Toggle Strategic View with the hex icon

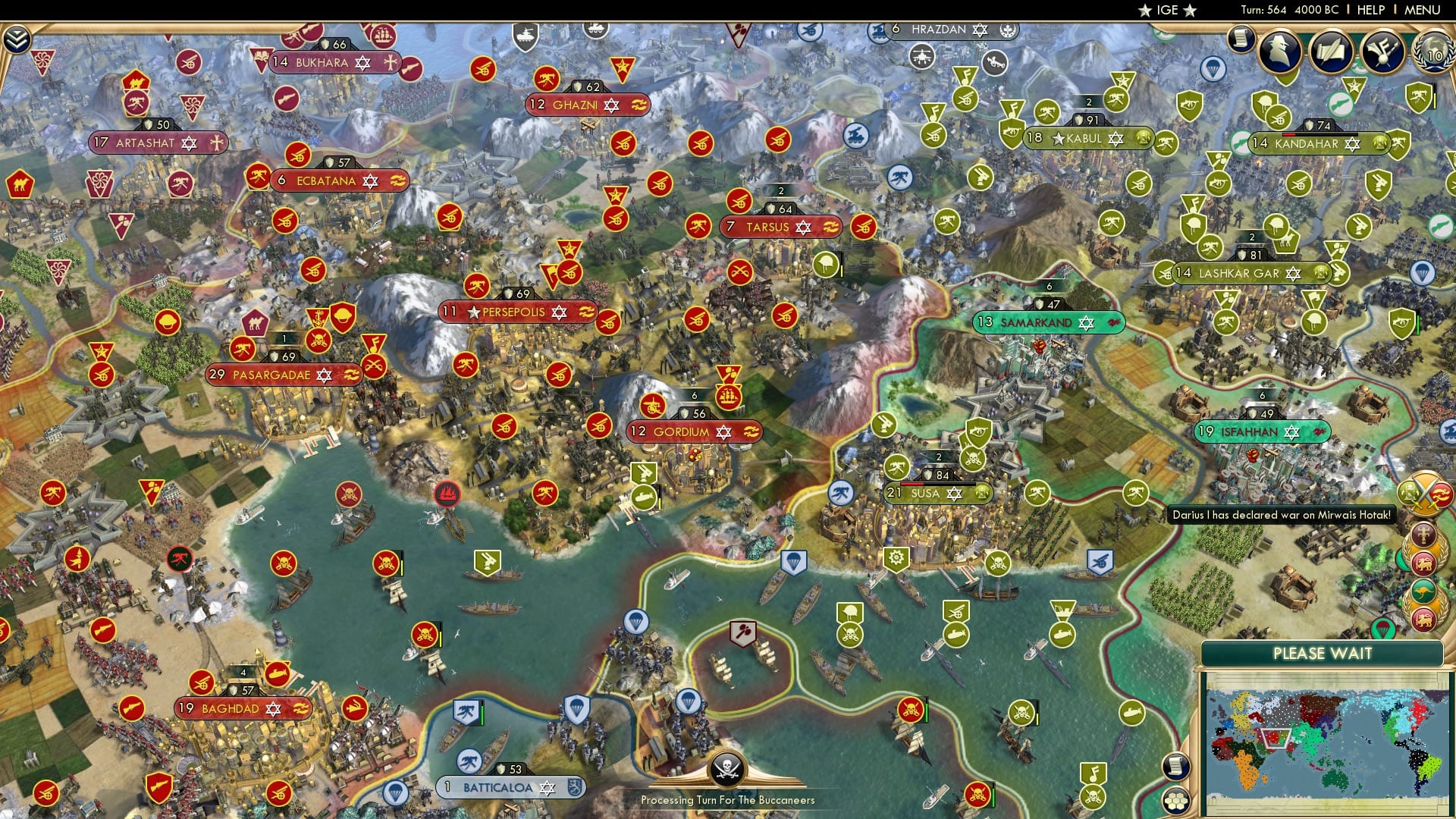coord(1176,802)
